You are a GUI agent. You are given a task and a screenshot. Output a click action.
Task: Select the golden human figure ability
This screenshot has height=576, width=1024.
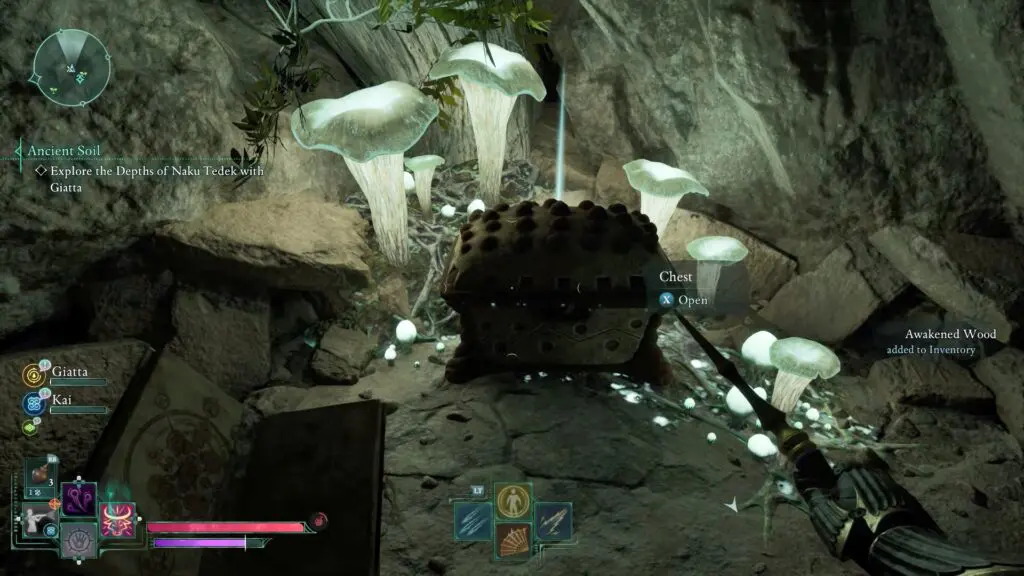pyautogui.click(x=513, y=500)
